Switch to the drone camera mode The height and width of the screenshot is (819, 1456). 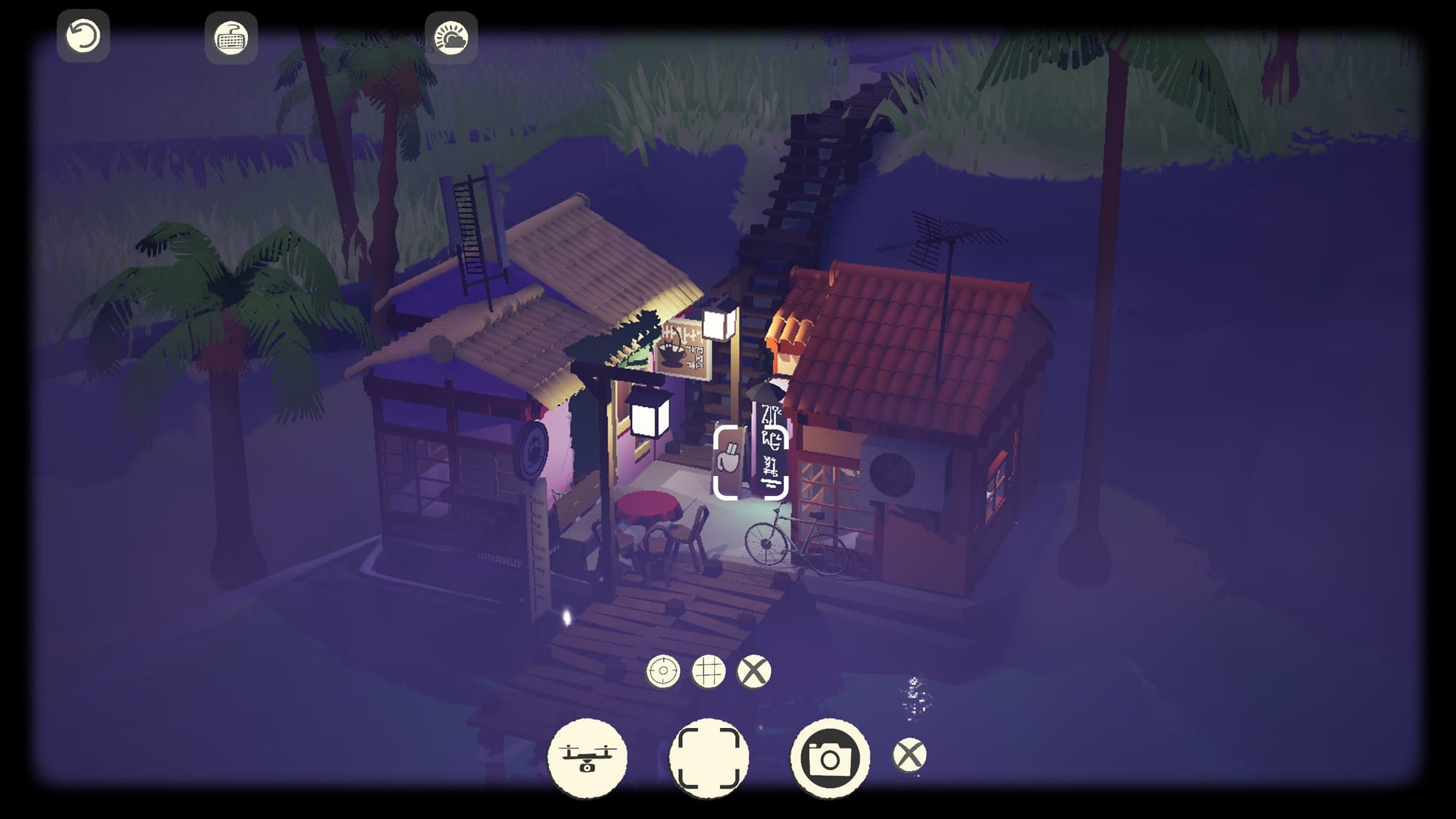(587, 757)
